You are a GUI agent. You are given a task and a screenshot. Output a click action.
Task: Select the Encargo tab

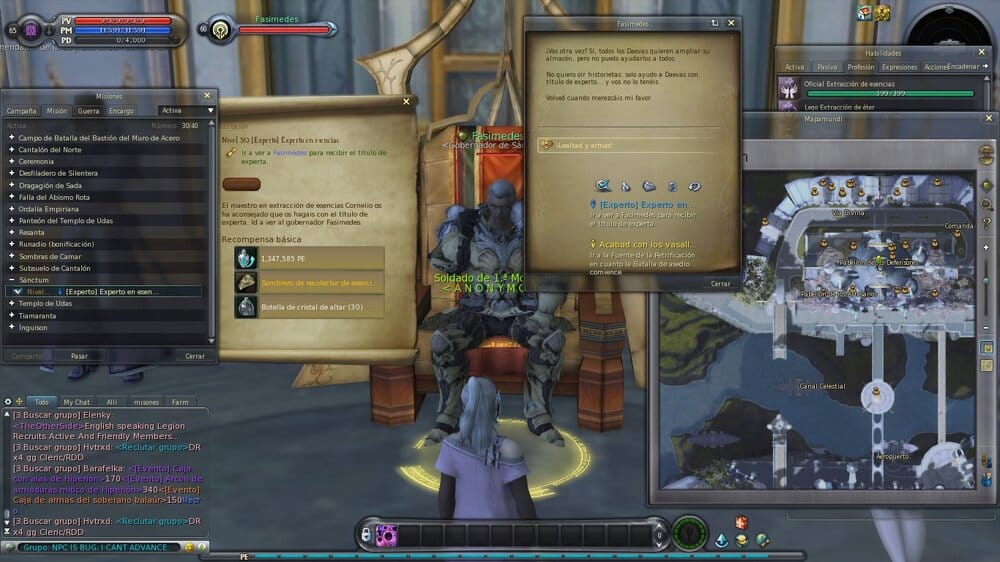[x=121, y=111]
